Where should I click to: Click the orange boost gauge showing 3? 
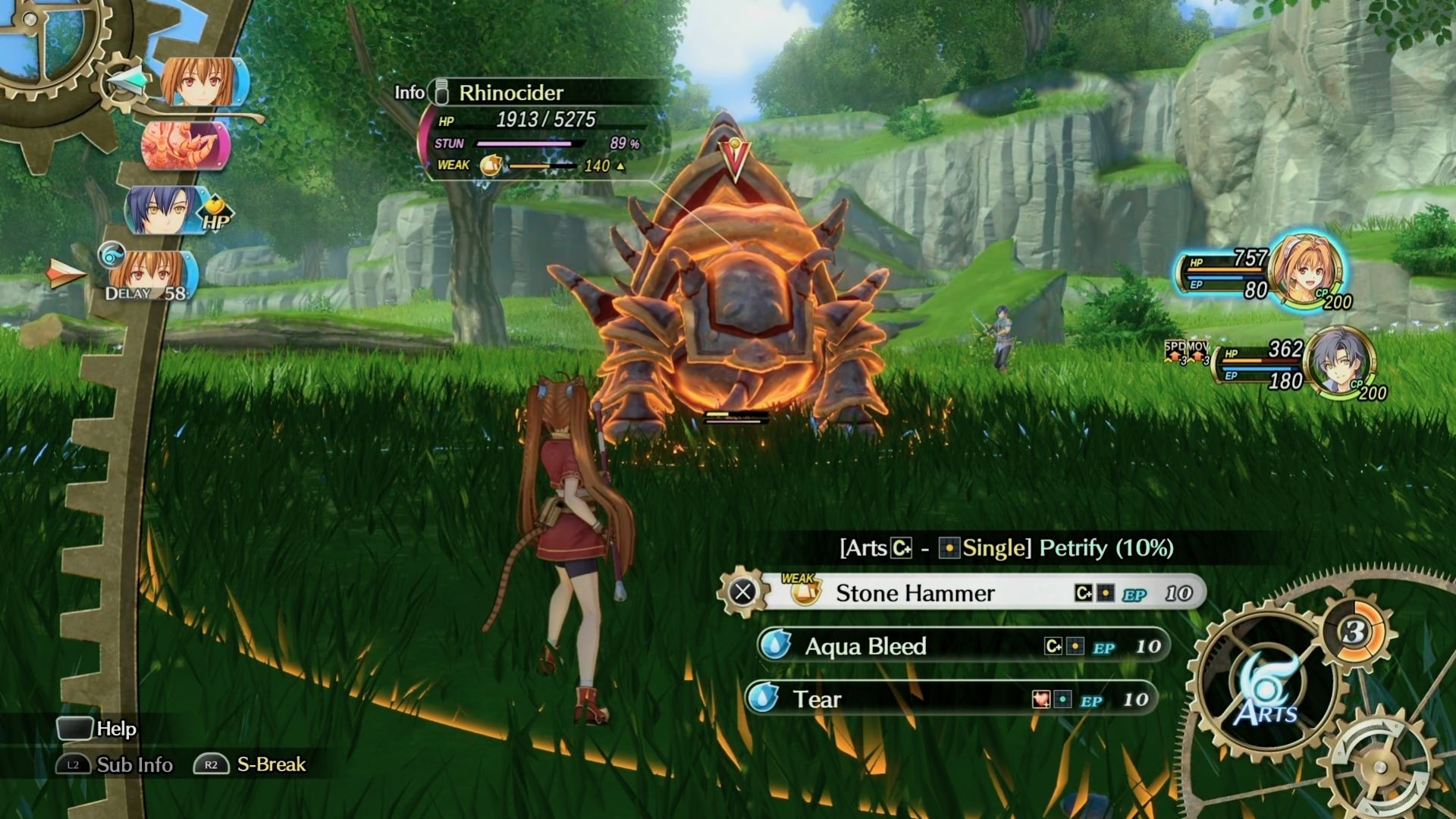(x=1356, y=631)
